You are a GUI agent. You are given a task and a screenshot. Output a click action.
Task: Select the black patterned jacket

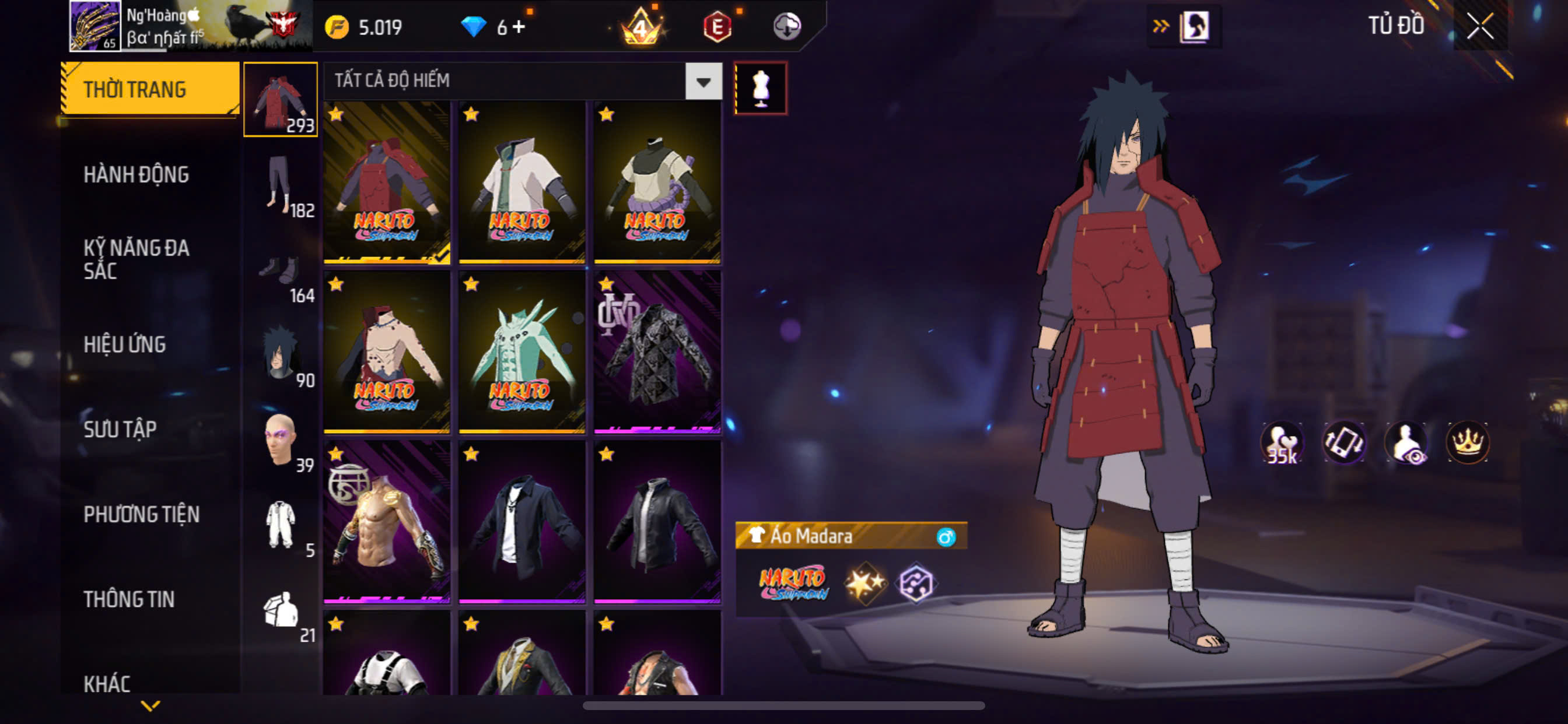click(657, 352)
